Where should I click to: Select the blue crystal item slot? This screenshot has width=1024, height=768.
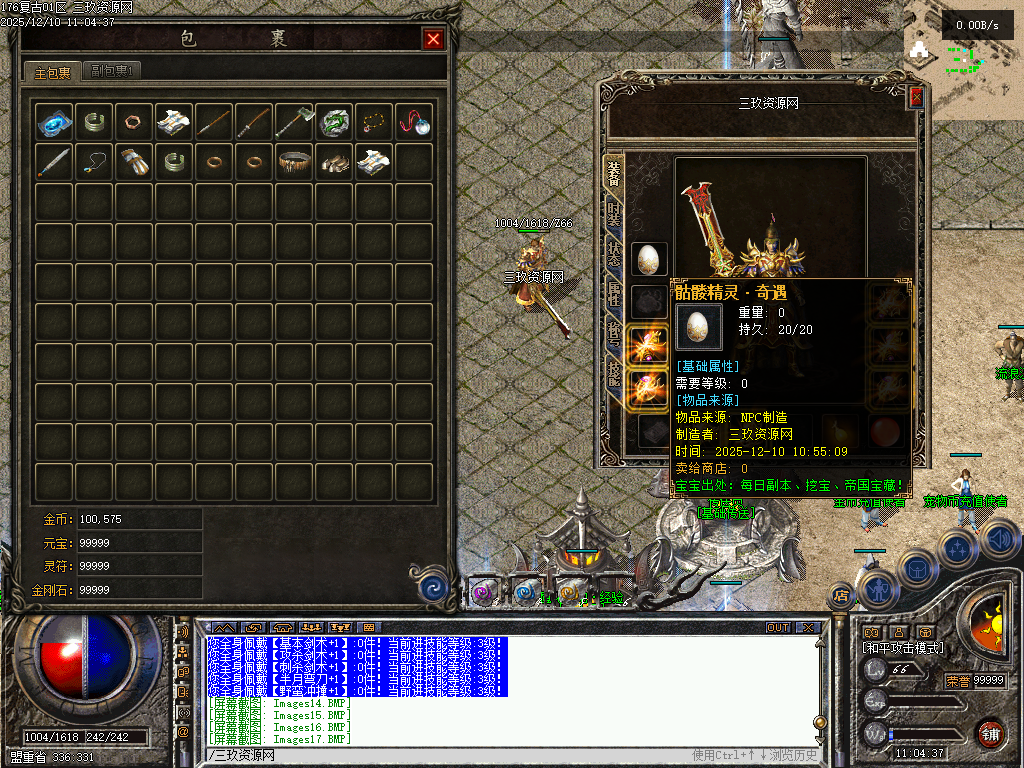pyautogui.click(x=54, y=122)
